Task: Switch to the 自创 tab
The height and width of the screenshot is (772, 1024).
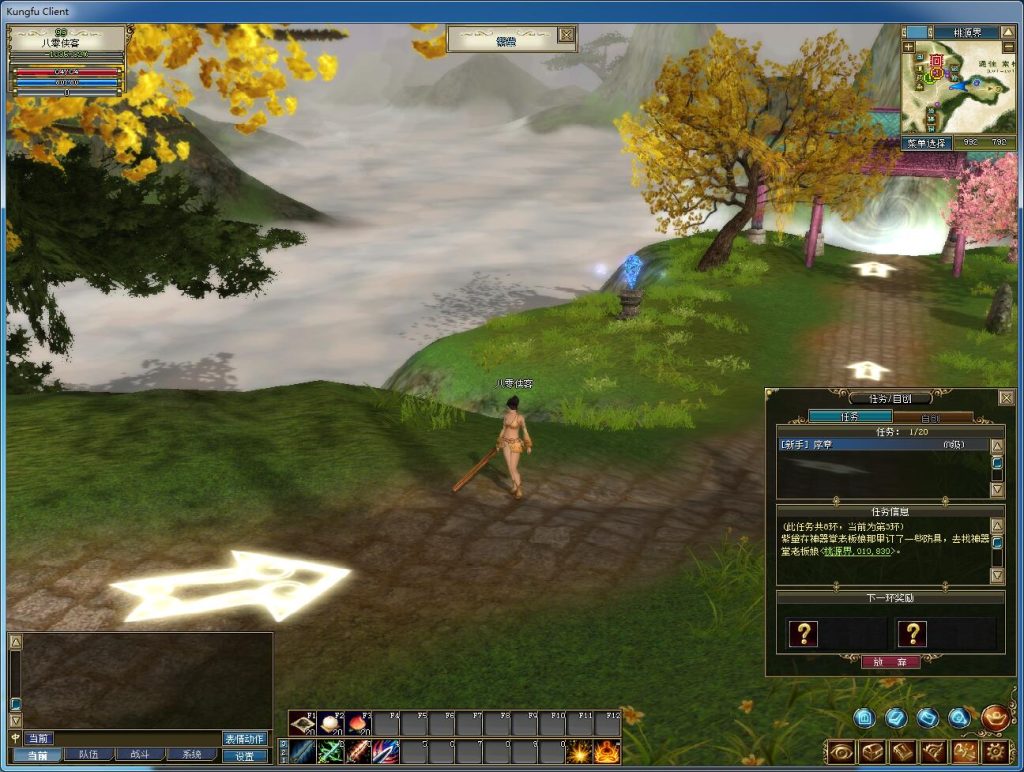Action: (932, 417)
